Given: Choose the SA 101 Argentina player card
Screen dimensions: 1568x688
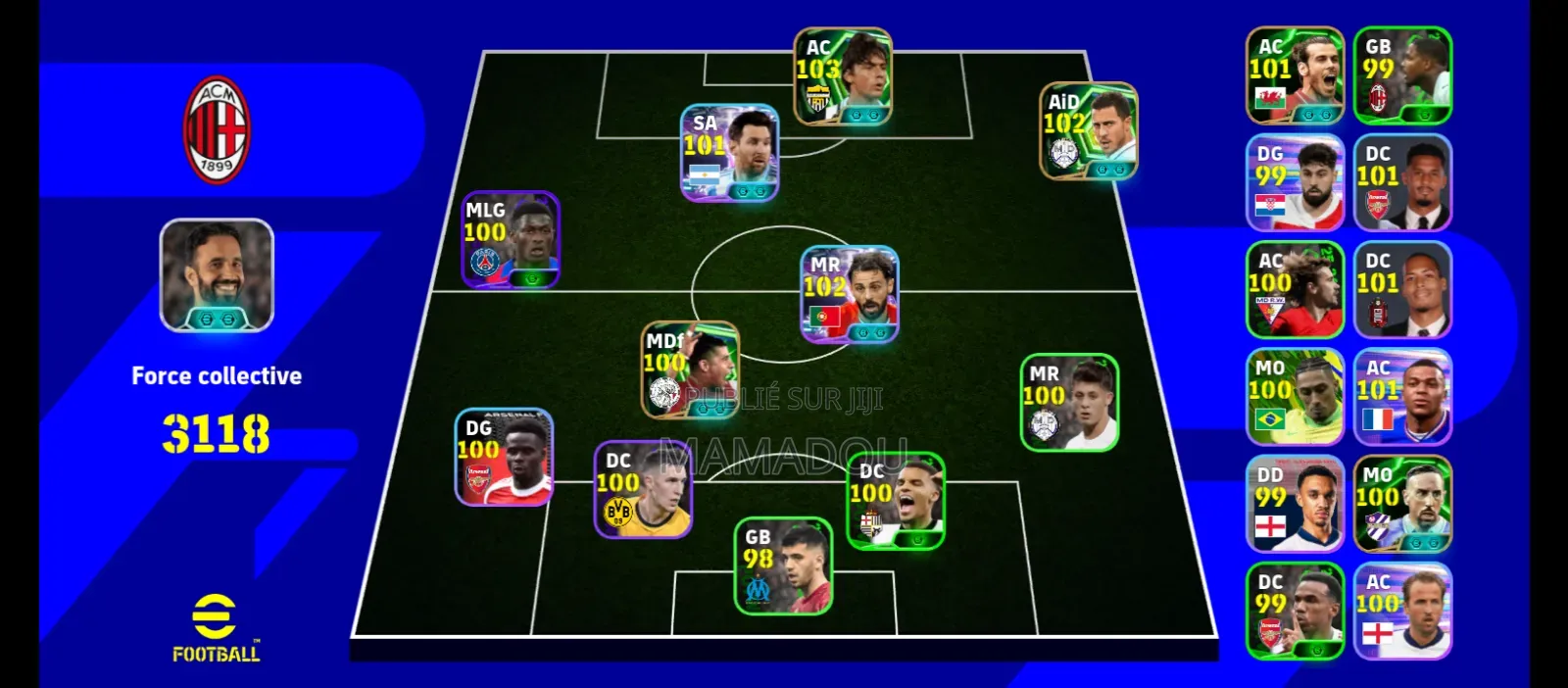Looking at the screenshot, I should [x=729, y=153].
